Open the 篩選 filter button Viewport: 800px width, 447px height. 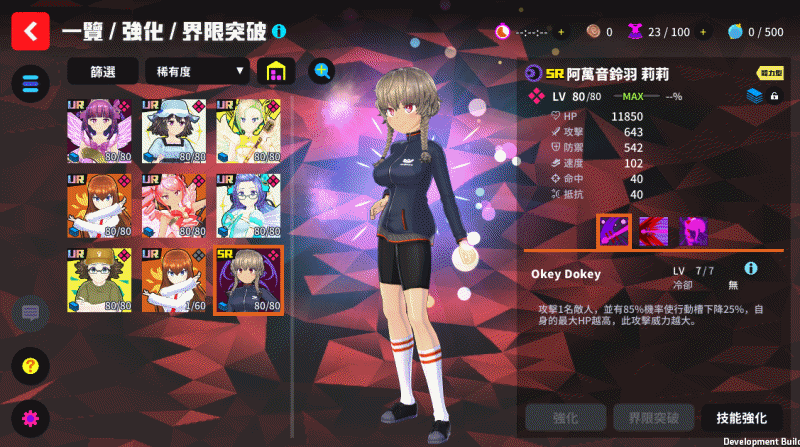click(102, 71)
